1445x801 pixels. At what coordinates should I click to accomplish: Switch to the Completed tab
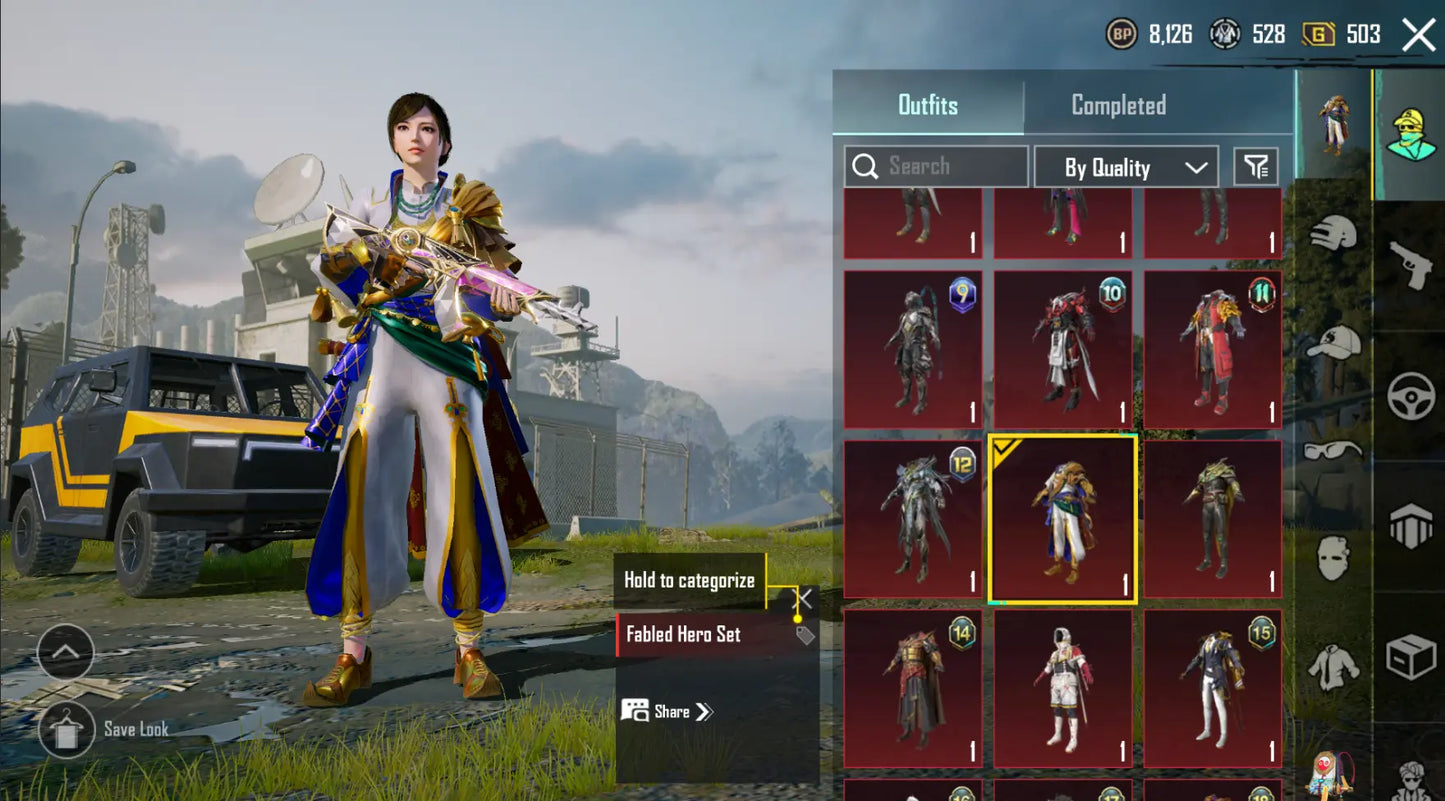[x=1118, y=105]
